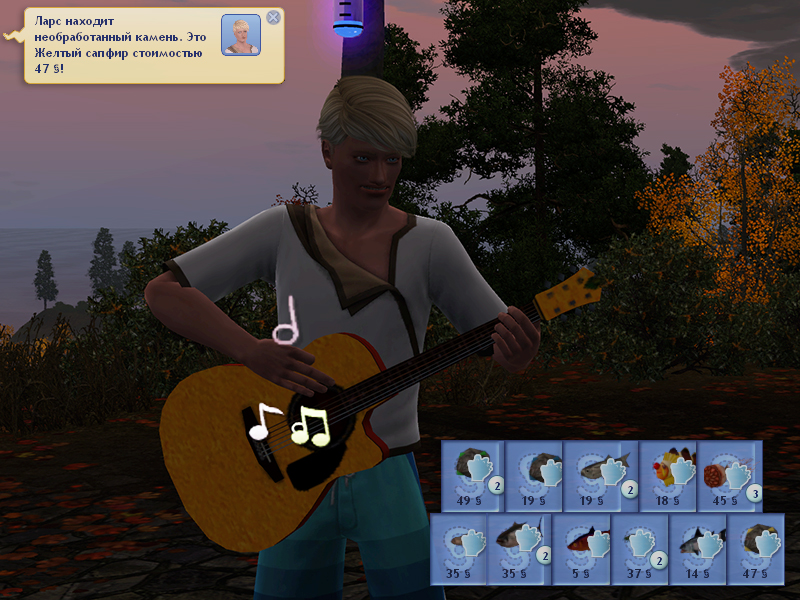Pick the 45 § item stack of three
This screenshot has height=600, width=800.
(730, 474)
